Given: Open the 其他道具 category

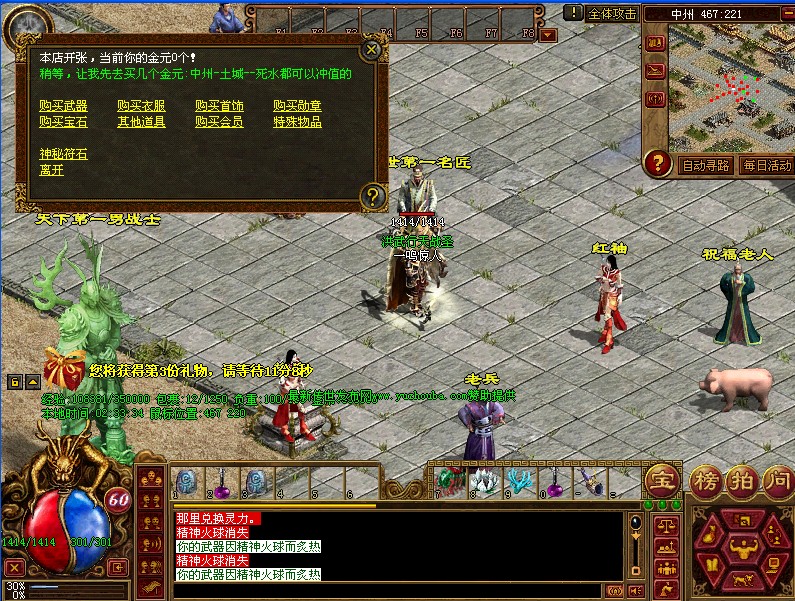Looking at the screenshot, I should point(141,122).
